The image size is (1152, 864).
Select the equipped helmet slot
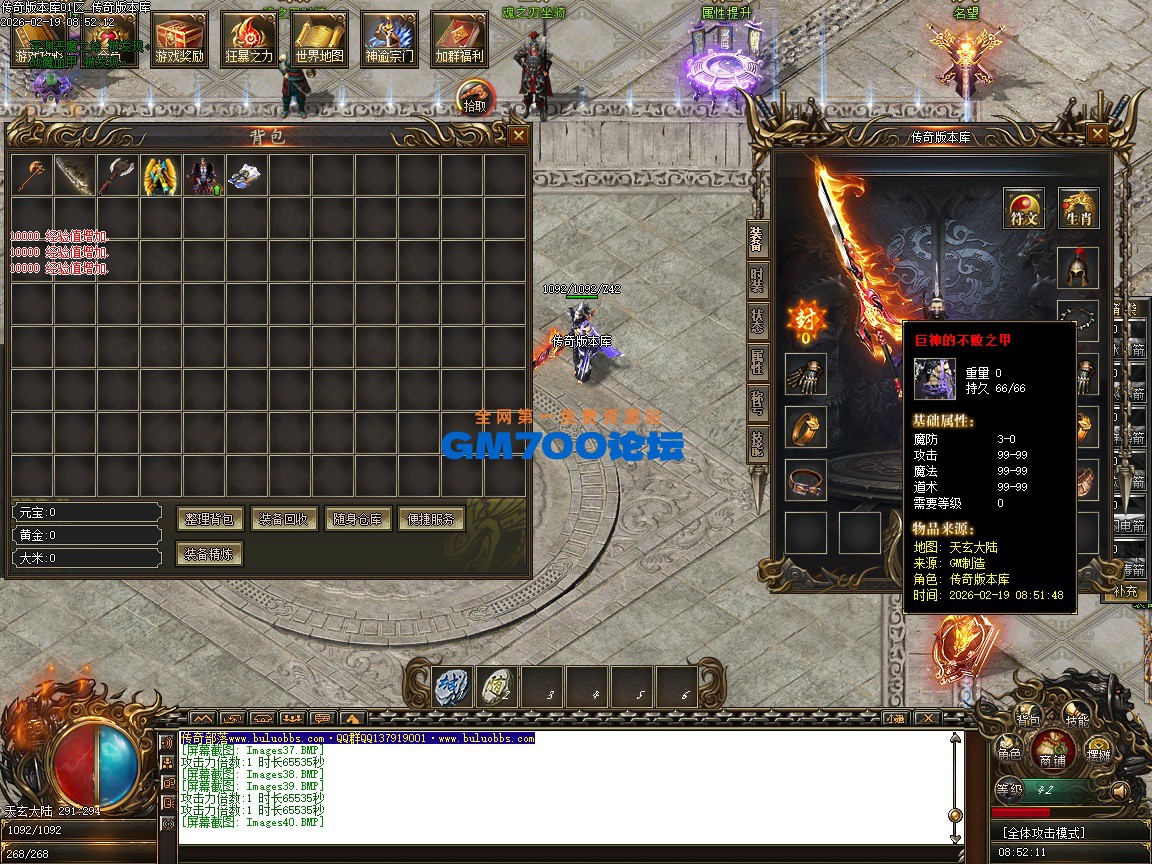tap(1079, 267)
